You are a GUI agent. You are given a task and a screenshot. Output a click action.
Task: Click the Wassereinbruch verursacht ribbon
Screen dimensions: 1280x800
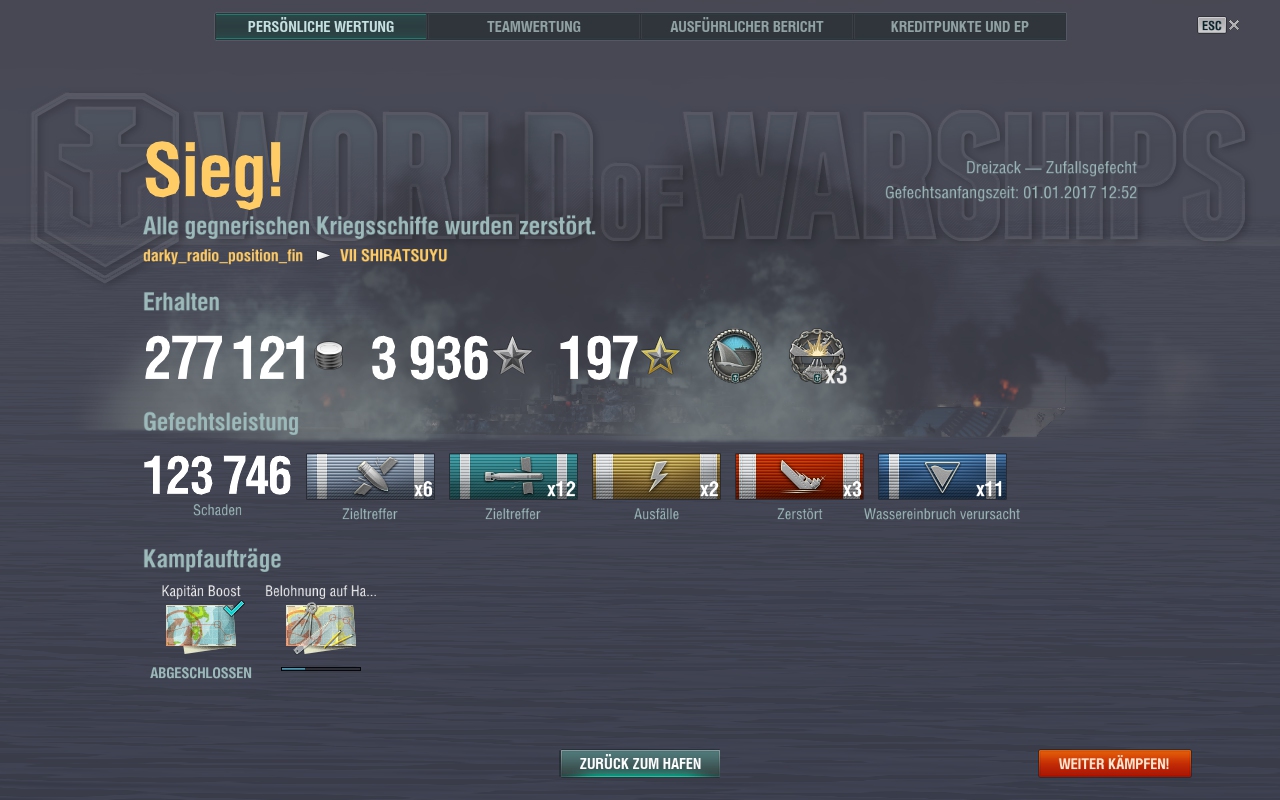pos(942,476)
